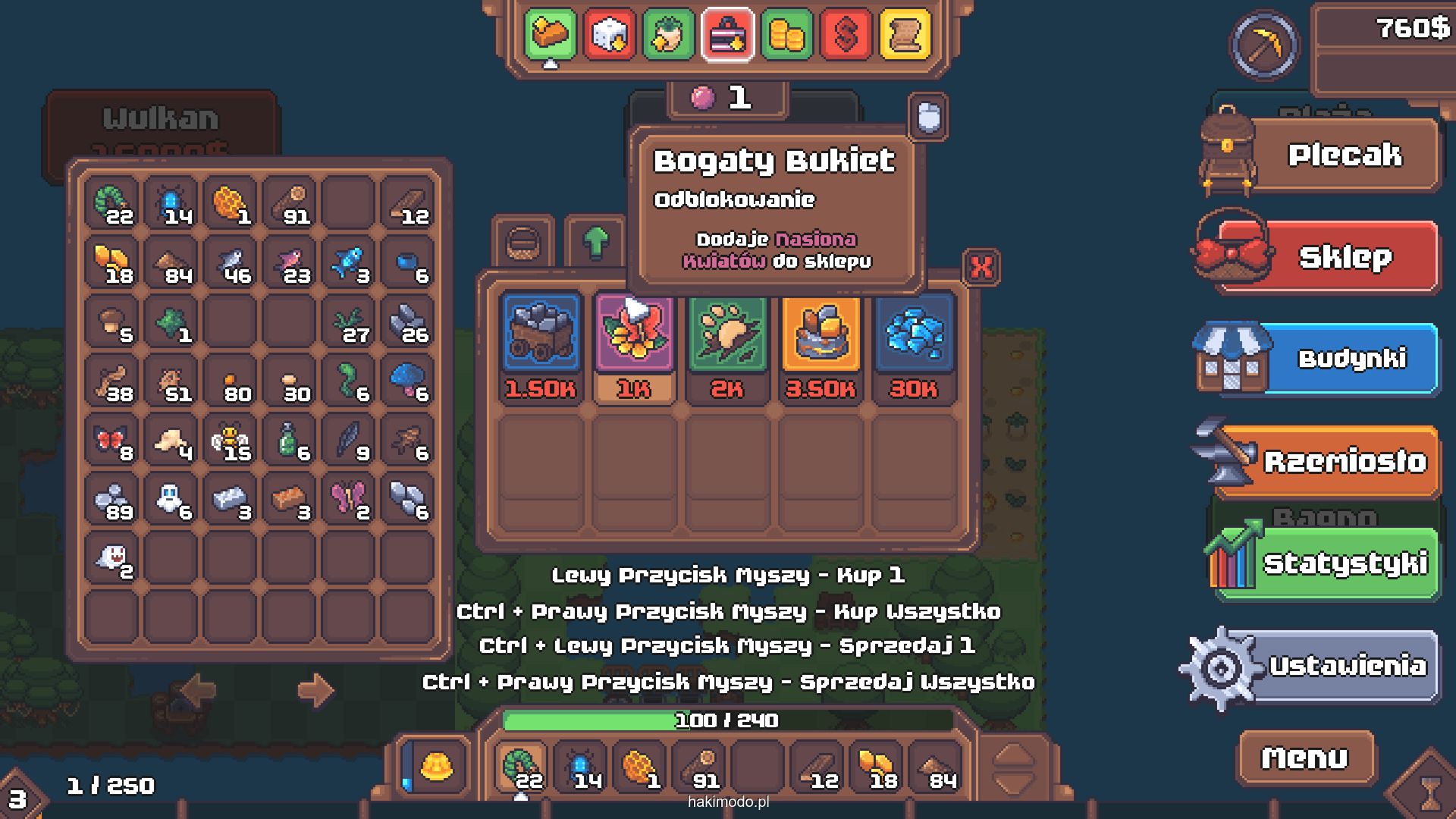Buy the paw print upgrade for 2K
Viewport: 1456px width, 819px height.
[727, 346]
